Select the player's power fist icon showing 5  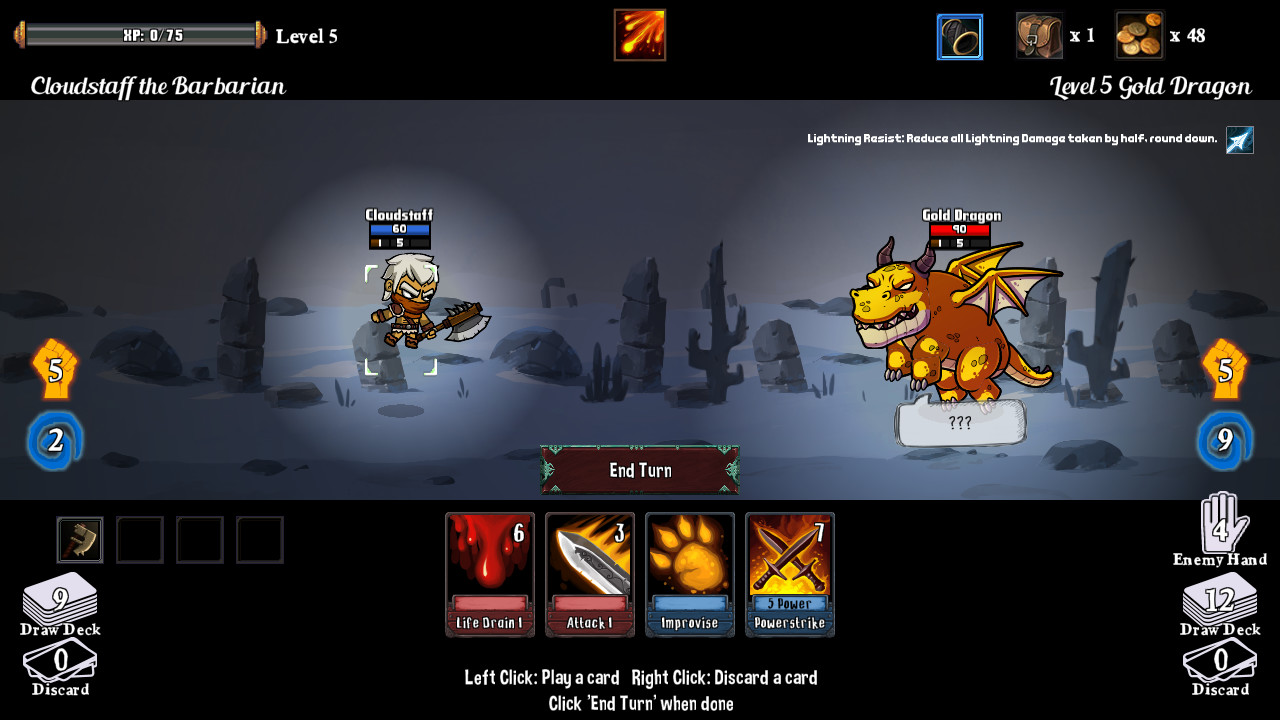click(x=57, y=366)
